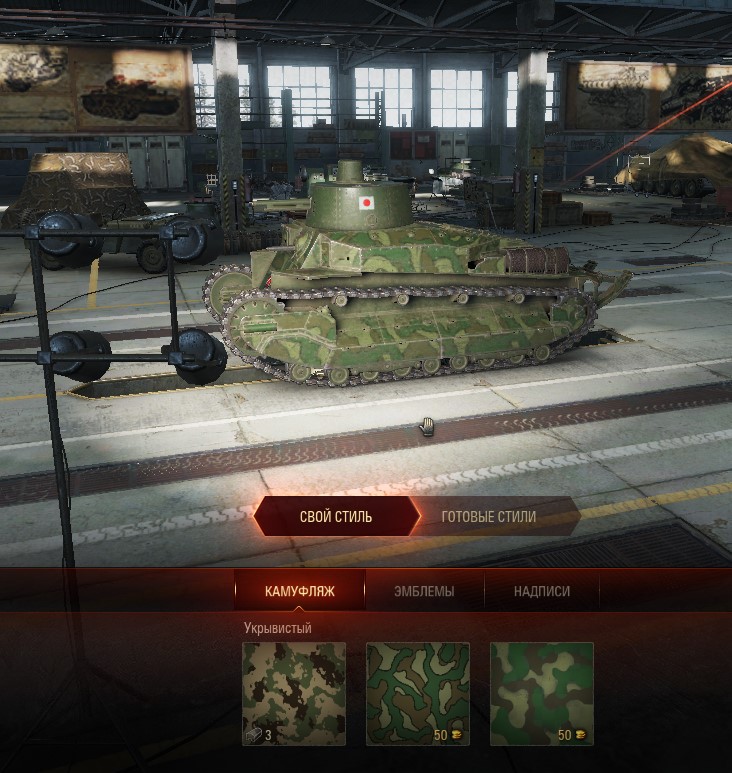Open the Надписи tab
This screenshot has width=732, height=773.
[542, 591]
